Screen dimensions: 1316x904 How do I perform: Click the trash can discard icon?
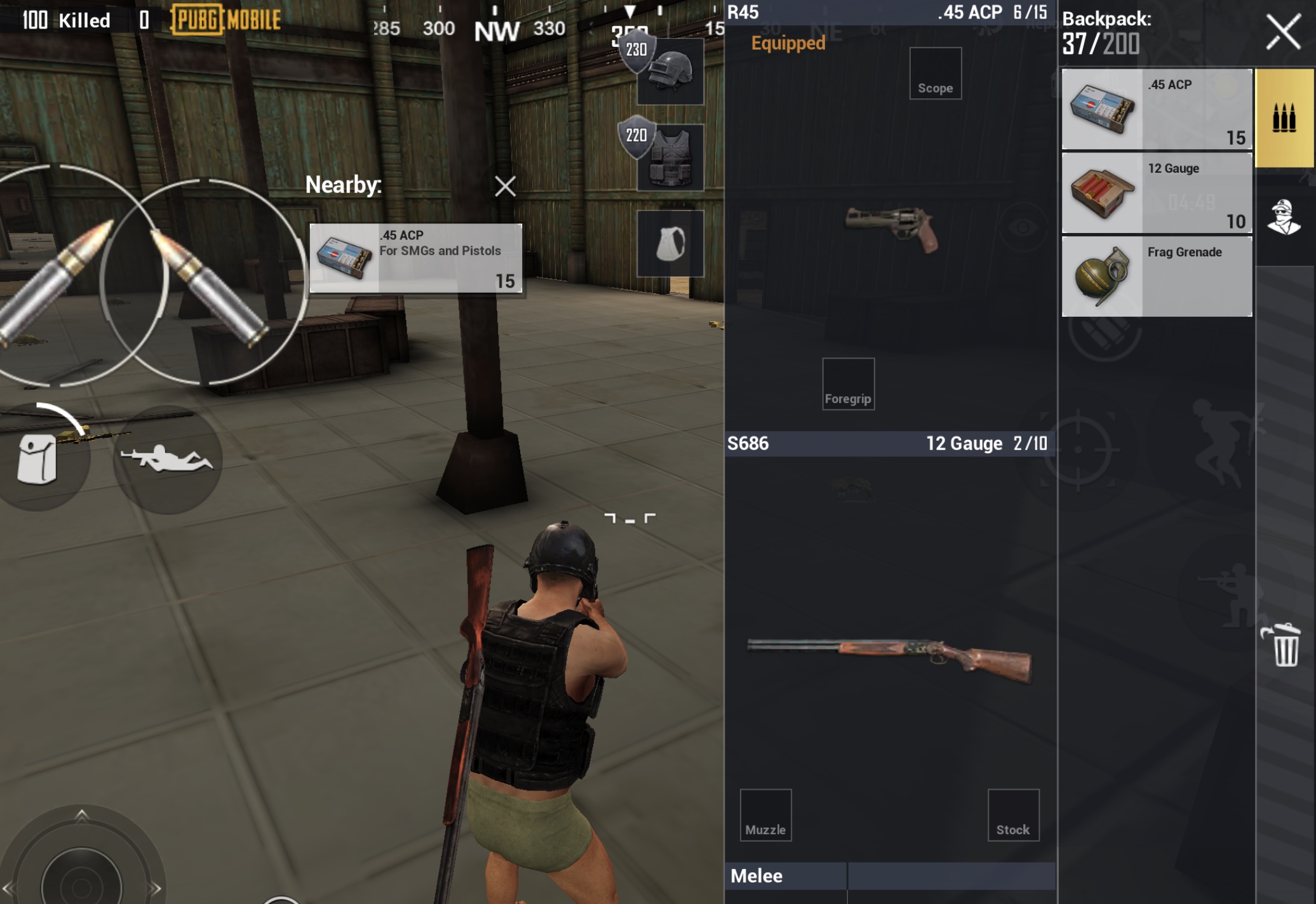click(1284, 645)
